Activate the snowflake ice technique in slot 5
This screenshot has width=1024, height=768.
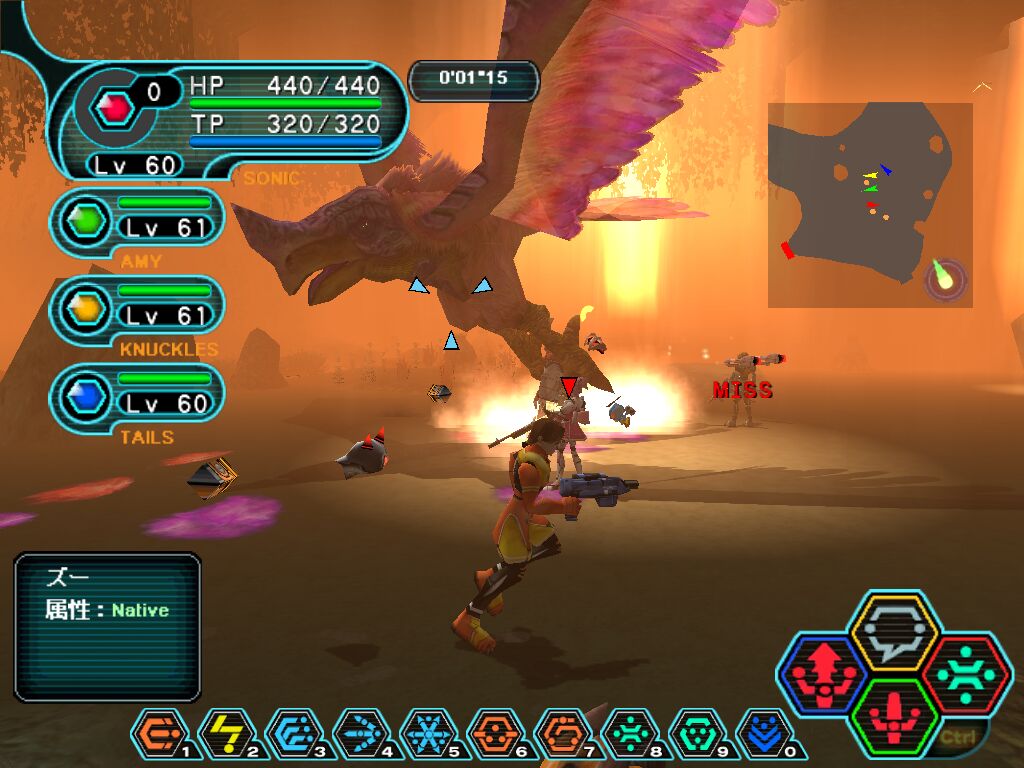tap(428, 737)
